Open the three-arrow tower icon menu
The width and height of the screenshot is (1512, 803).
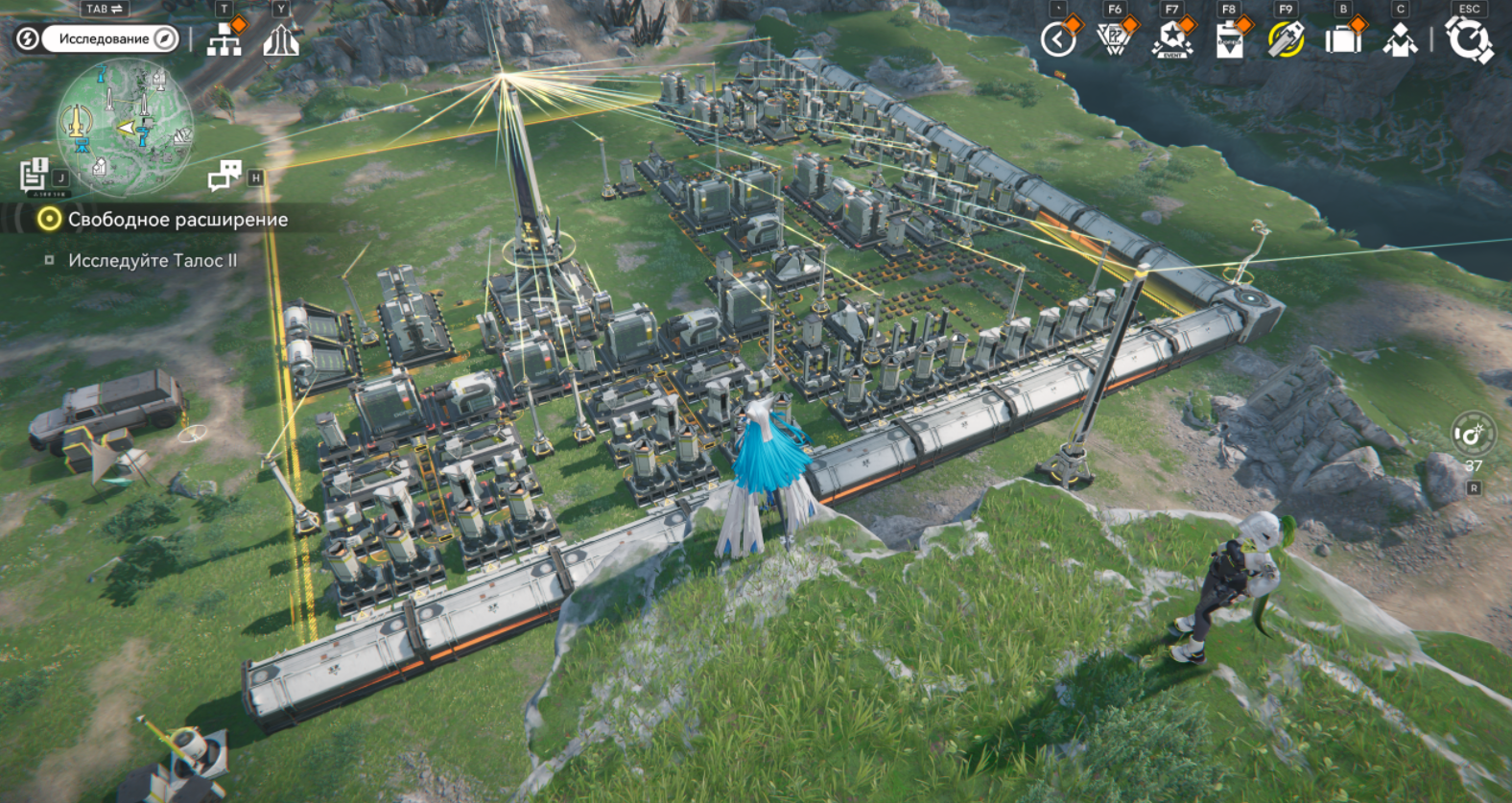tap(281, 40)
